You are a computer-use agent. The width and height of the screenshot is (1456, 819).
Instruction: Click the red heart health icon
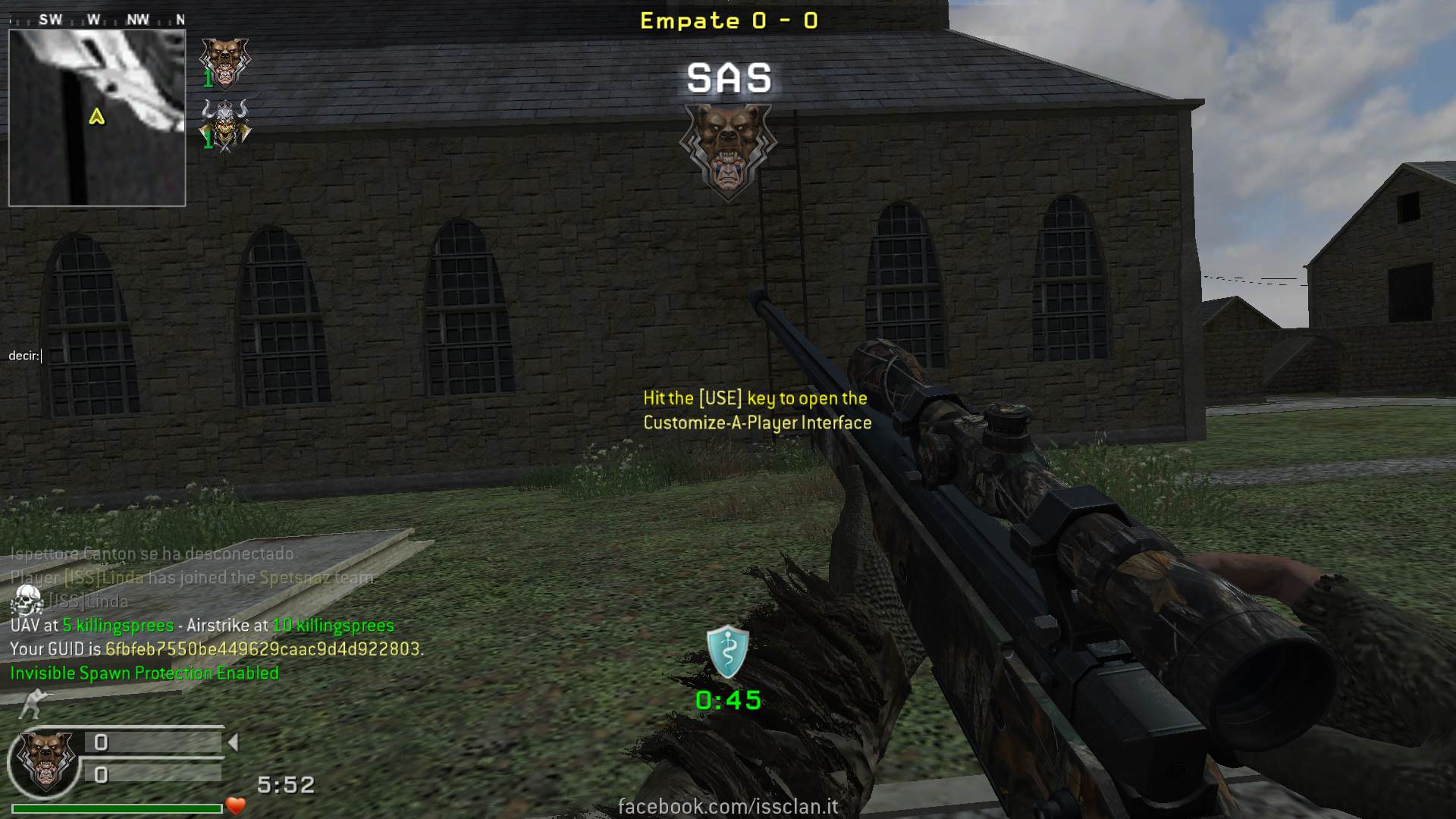[237, 806]
